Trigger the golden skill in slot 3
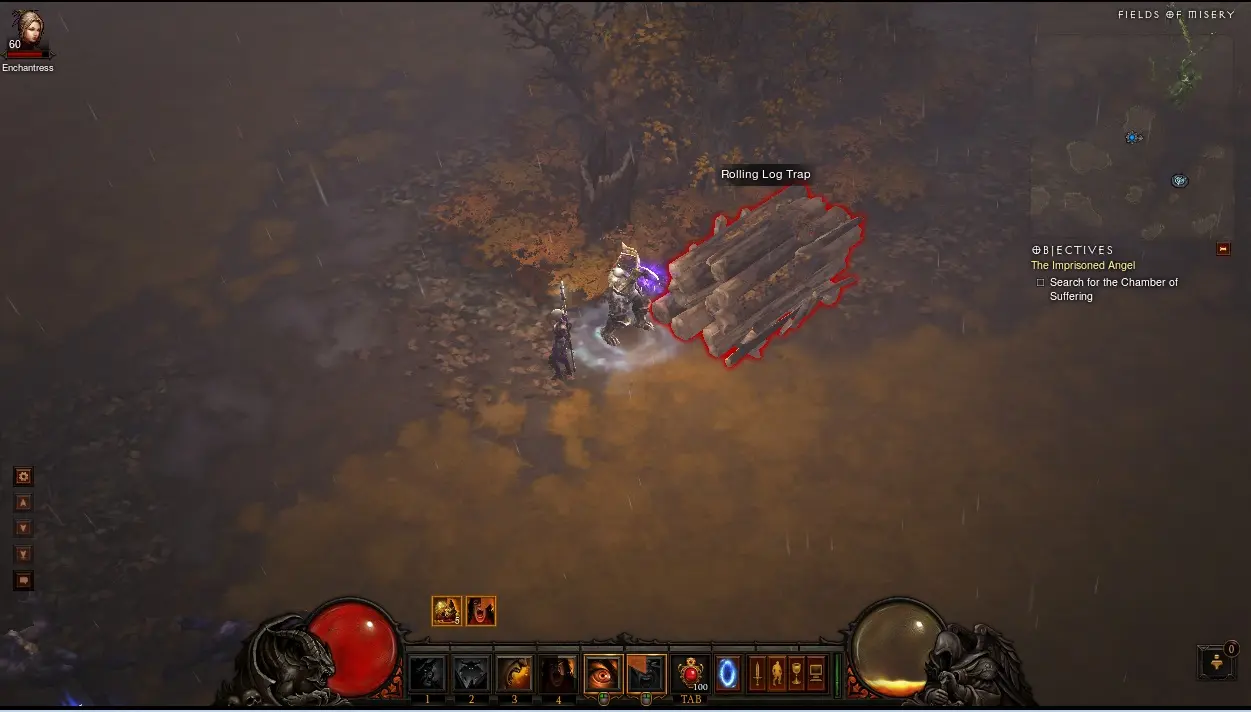Viewport: 1251px width, 712px height. 515,674
